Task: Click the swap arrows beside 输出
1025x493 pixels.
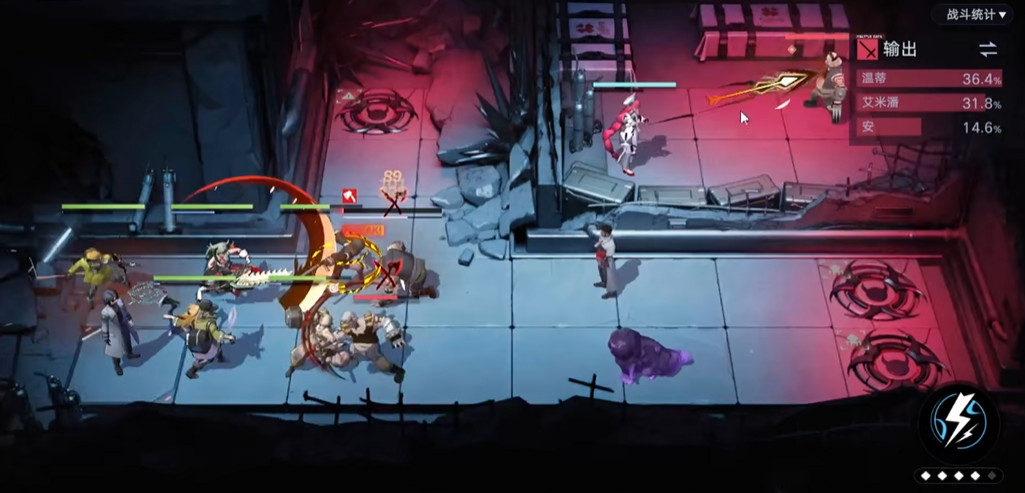Action: pyautogui.click(x=987, y=49)
